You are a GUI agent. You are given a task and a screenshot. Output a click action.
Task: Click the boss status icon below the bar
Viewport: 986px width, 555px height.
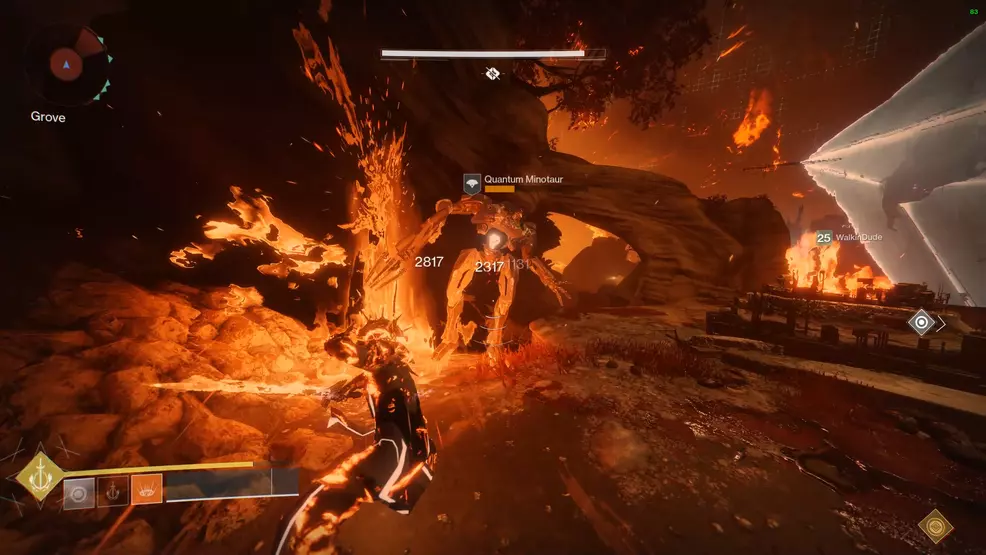(x=493, y=73)
